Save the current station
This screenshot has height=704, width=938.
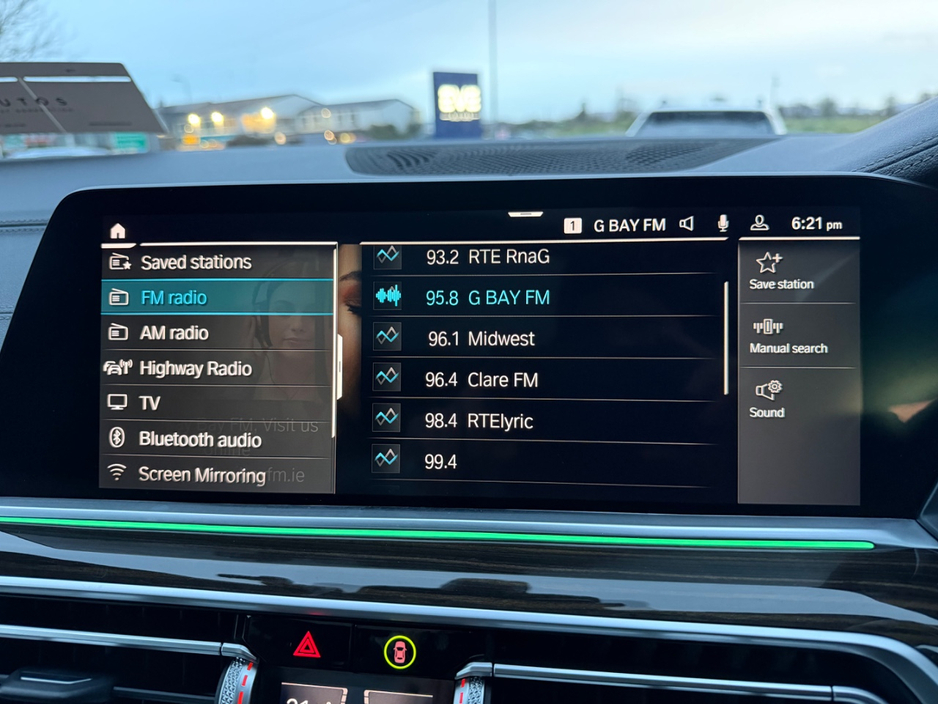click(x=781, y=271)
